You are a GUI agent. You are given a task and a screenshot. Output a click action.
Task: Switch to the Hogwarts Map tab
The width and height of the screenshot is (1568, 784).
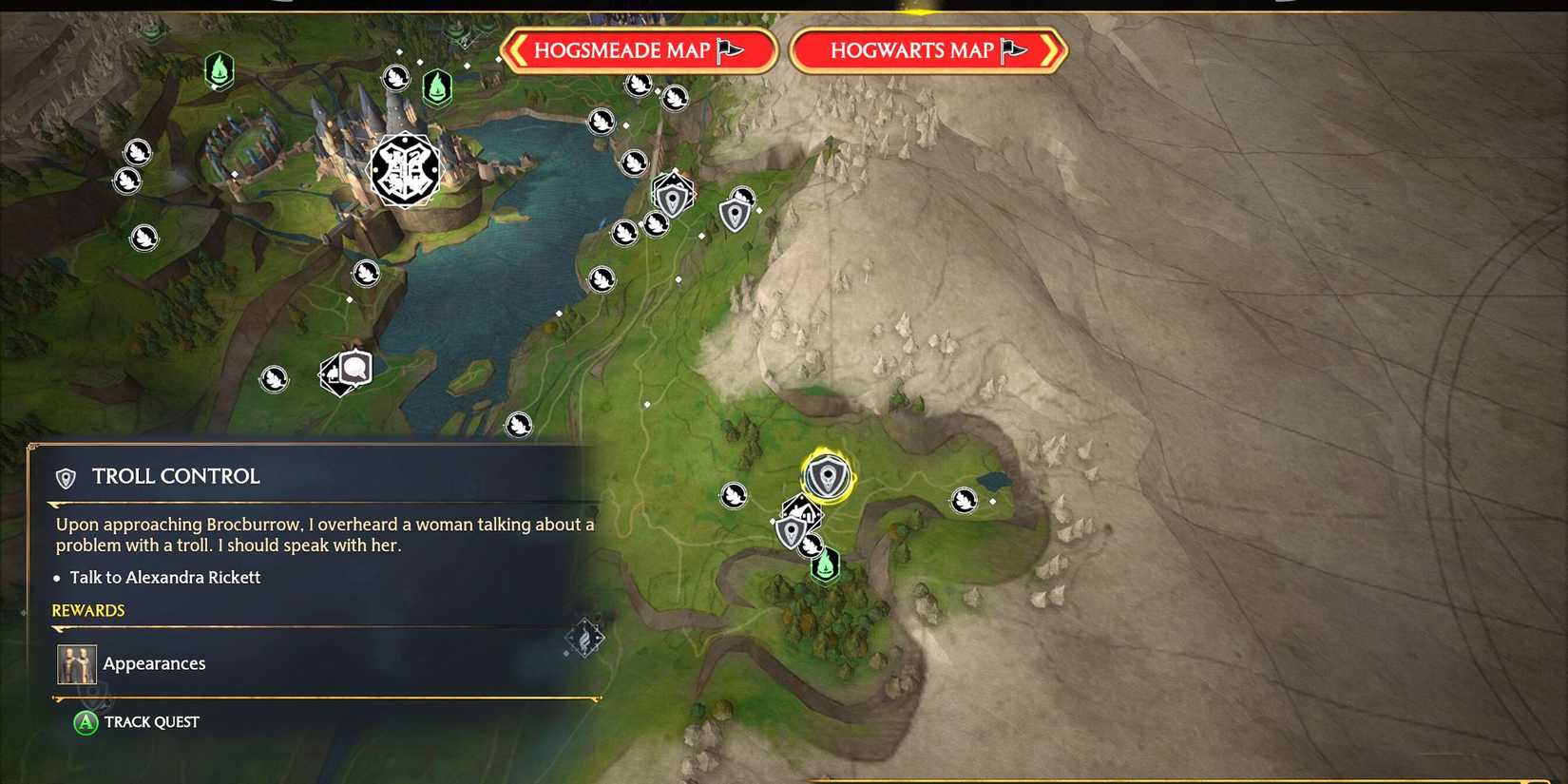click(927, 50)
